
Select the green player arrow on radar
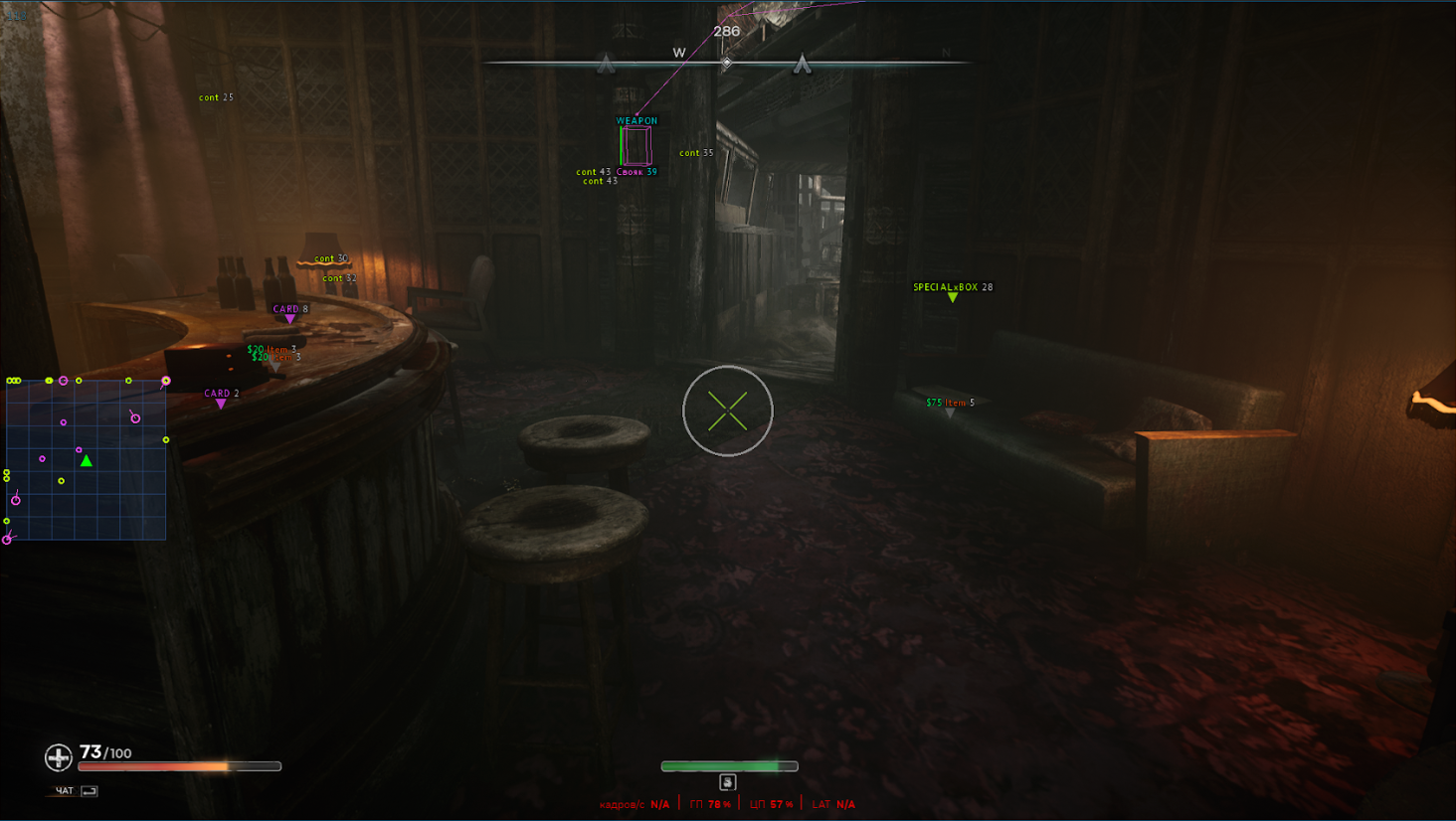tap(87, 460)
